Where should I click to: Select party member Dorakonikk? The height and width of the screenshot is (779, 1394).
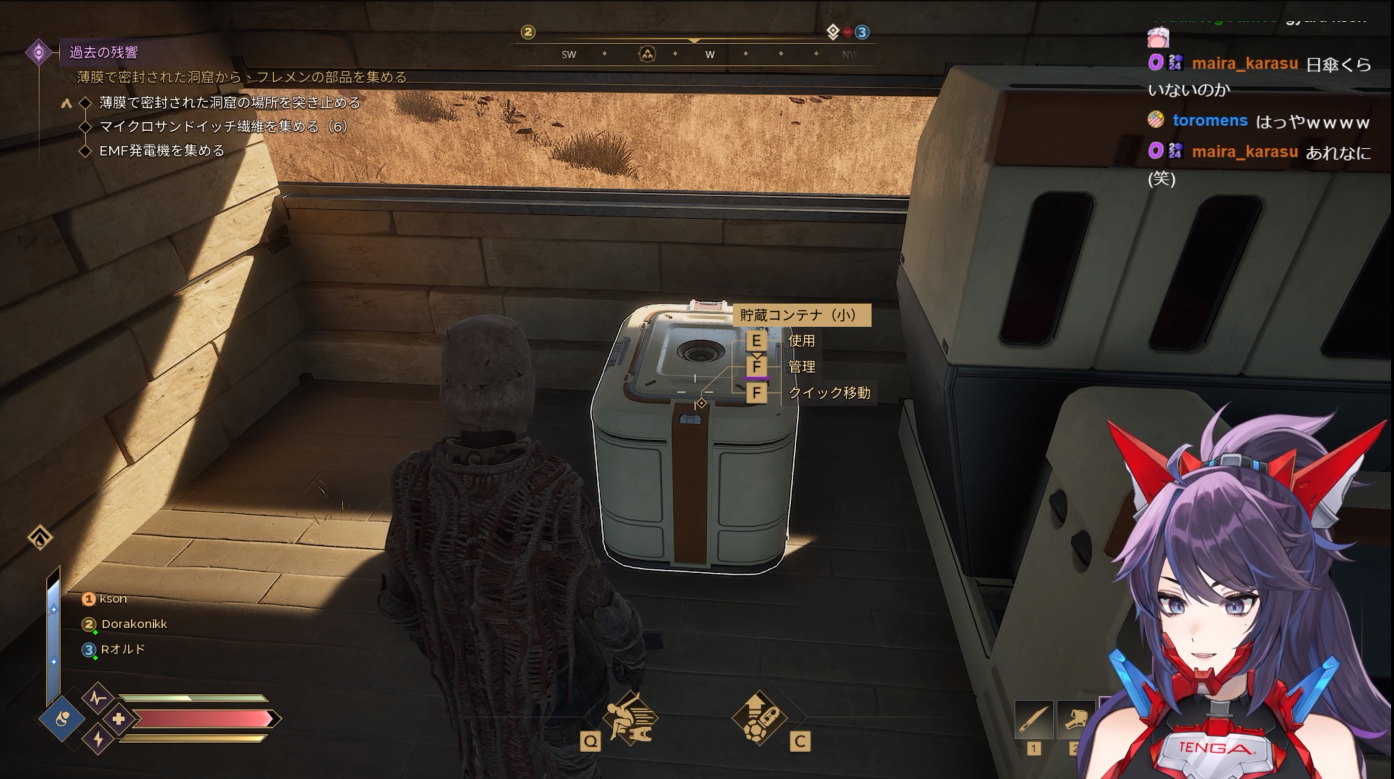(133, 624)
